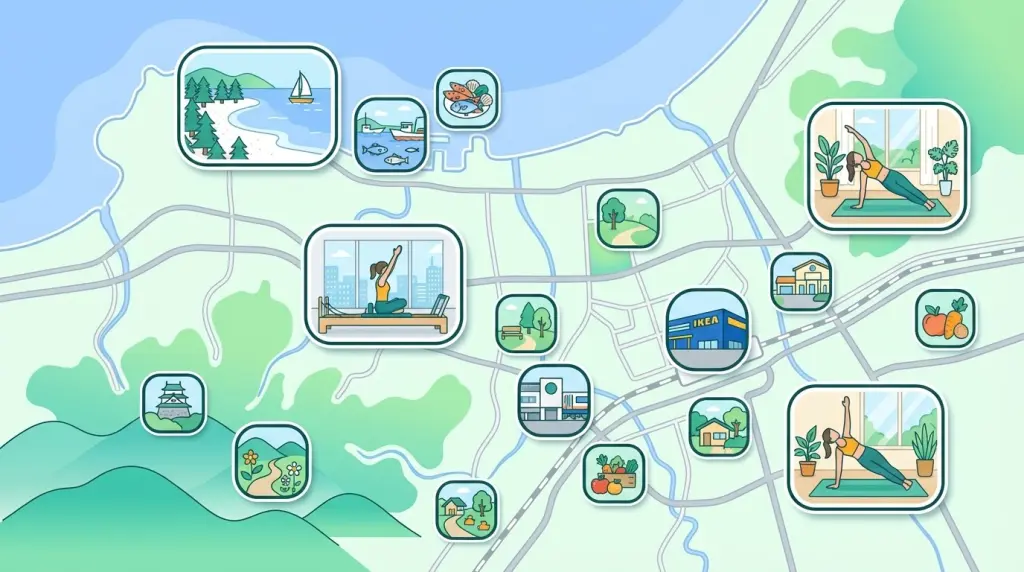Open side plank marker with arm straight up
This screenshot has height=572, width=1024.
[x=866, y=448]
